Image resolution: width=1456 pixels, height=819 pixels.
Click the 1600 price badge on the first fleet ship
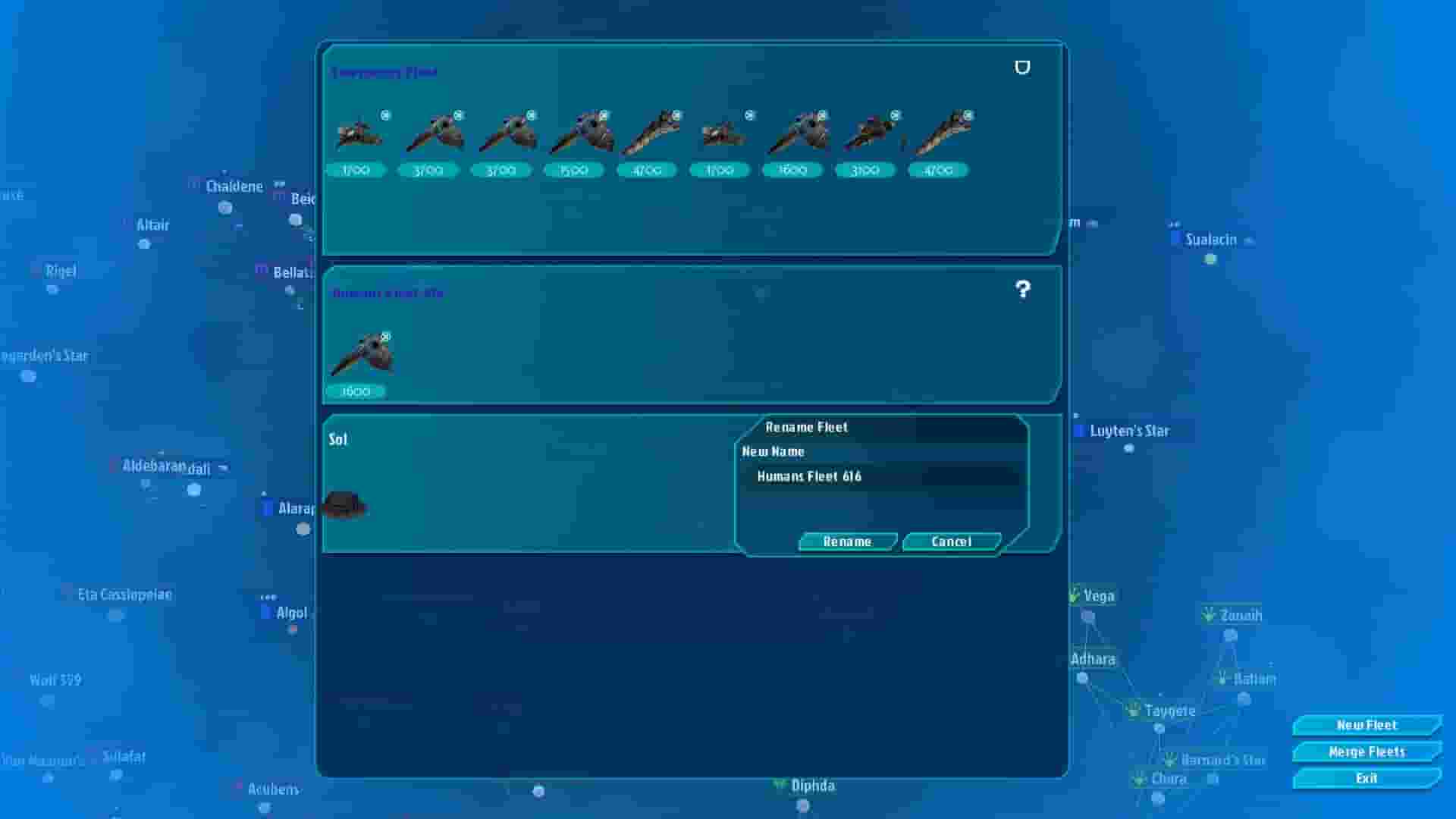point(791,170)
